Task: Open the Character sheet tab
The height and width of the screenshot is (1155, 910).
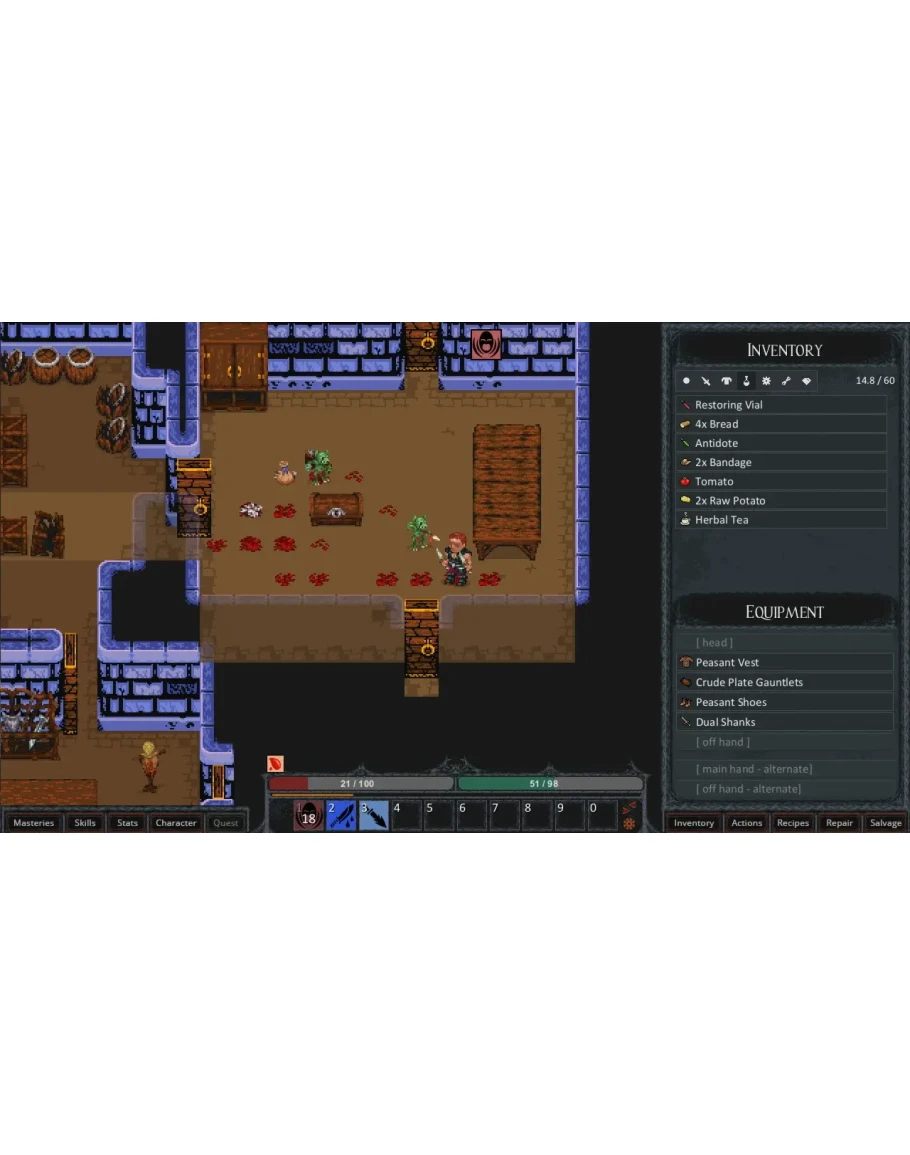Action: [176, 823]
